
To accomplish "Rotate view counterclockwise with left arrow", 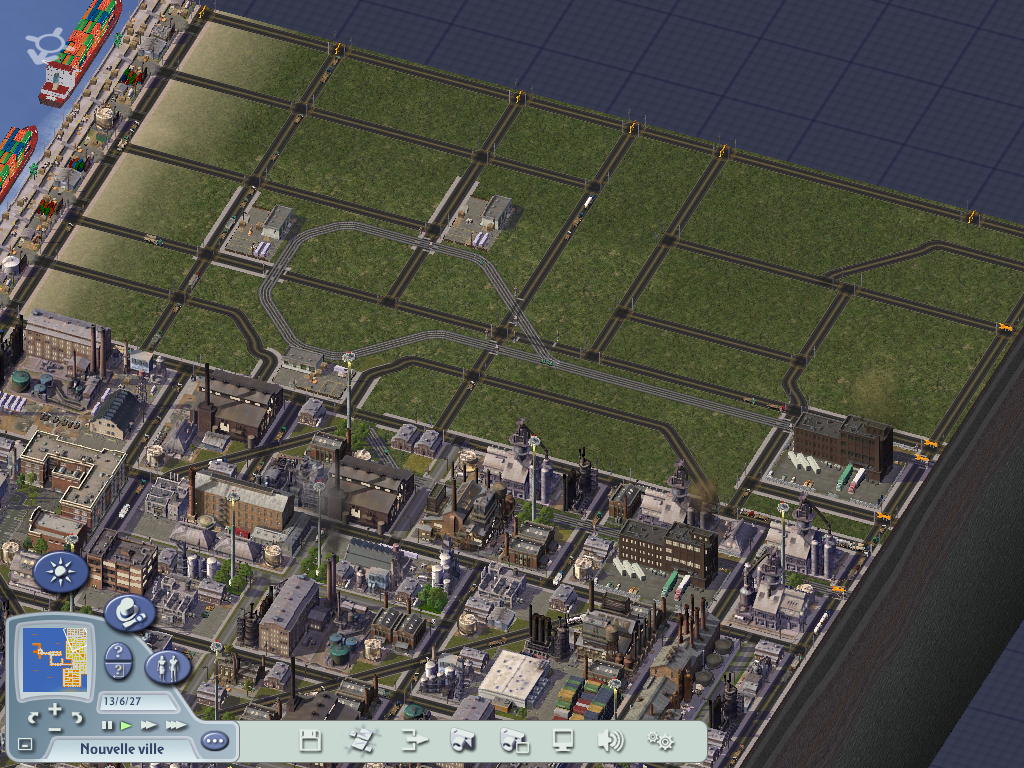I will [x=34, y=716].
